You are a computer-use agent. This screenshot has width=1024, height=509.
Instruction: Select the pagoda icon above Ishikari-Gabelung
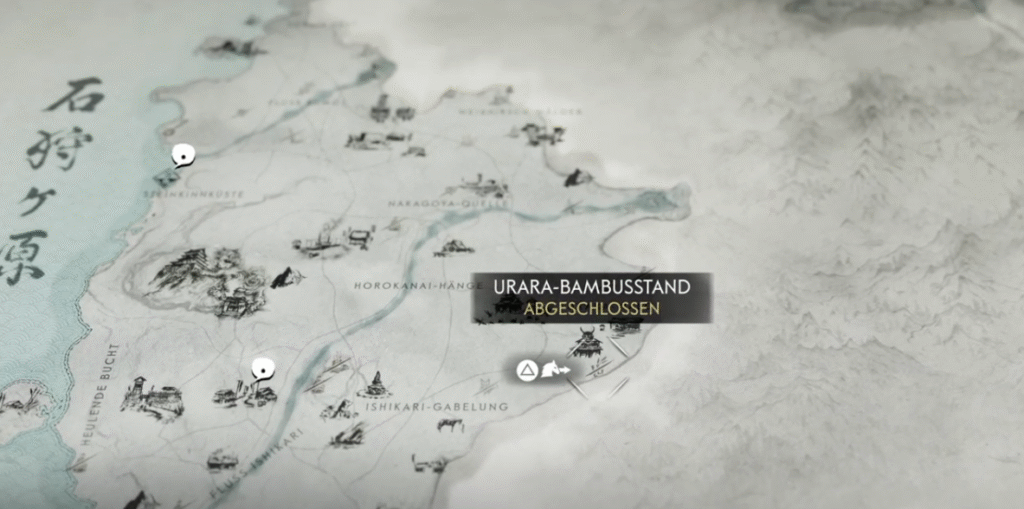click(x=376, y=384)
